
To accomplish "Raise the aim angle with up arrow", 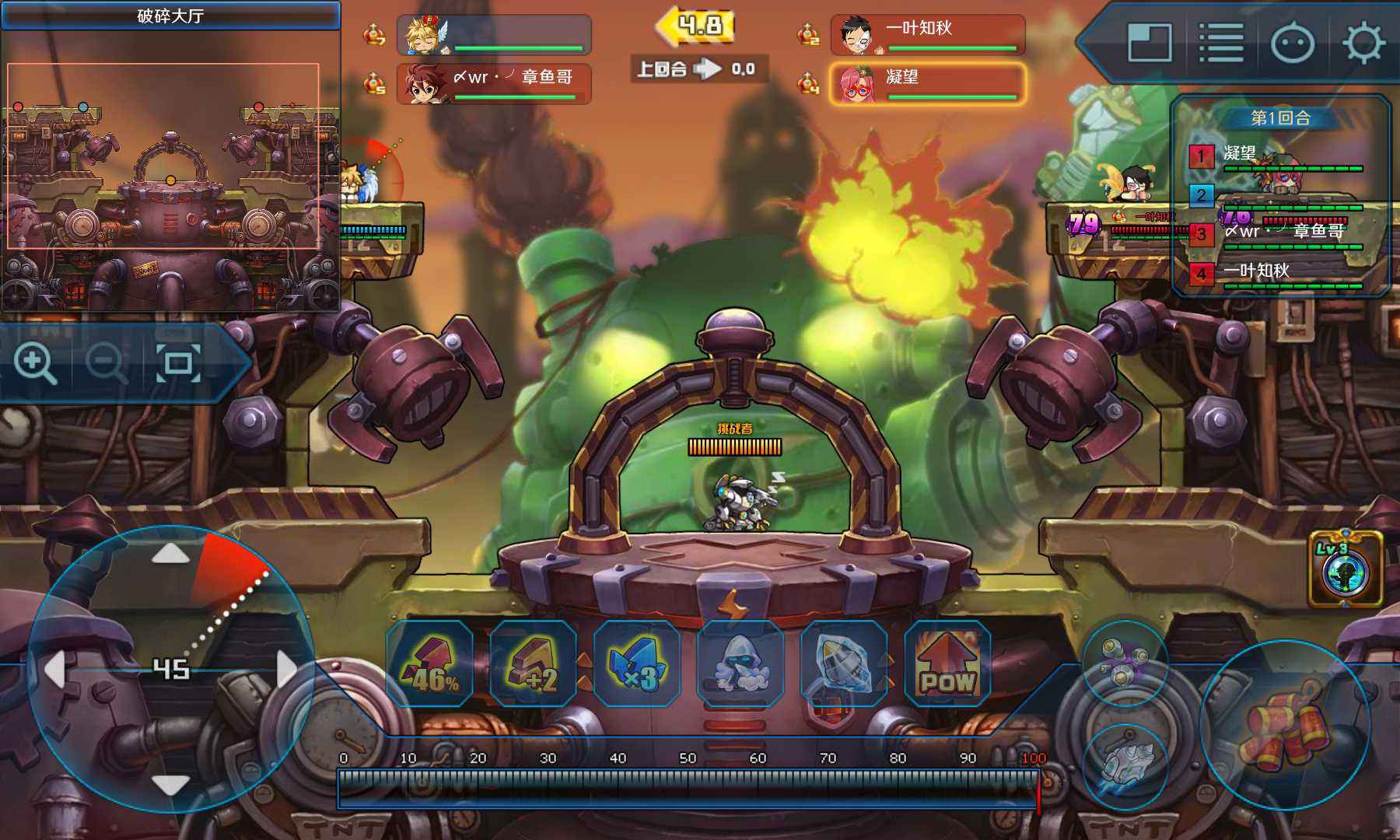I will [x=170, y=554].
